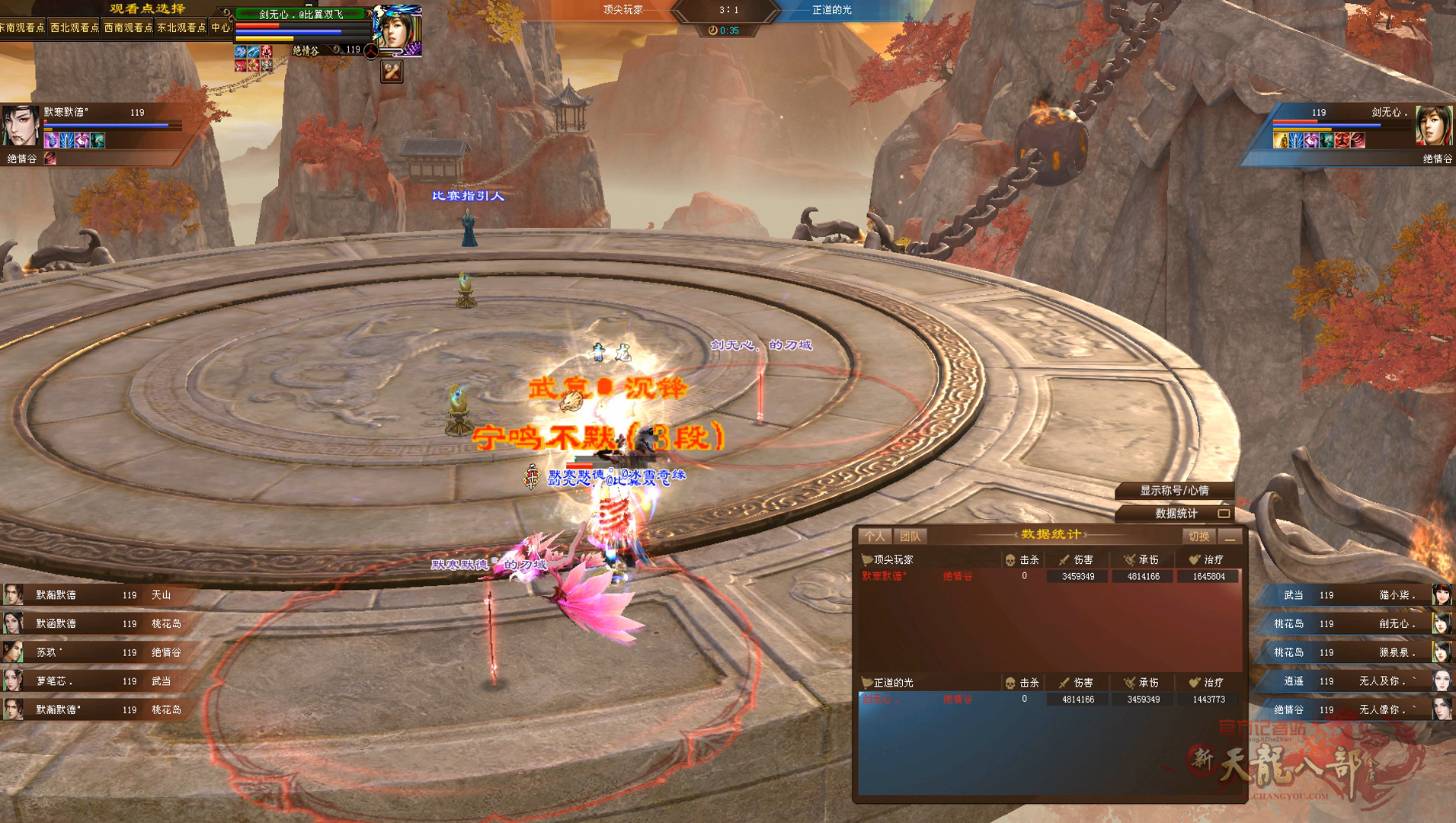Open the 个人 statistics tab

875,536
